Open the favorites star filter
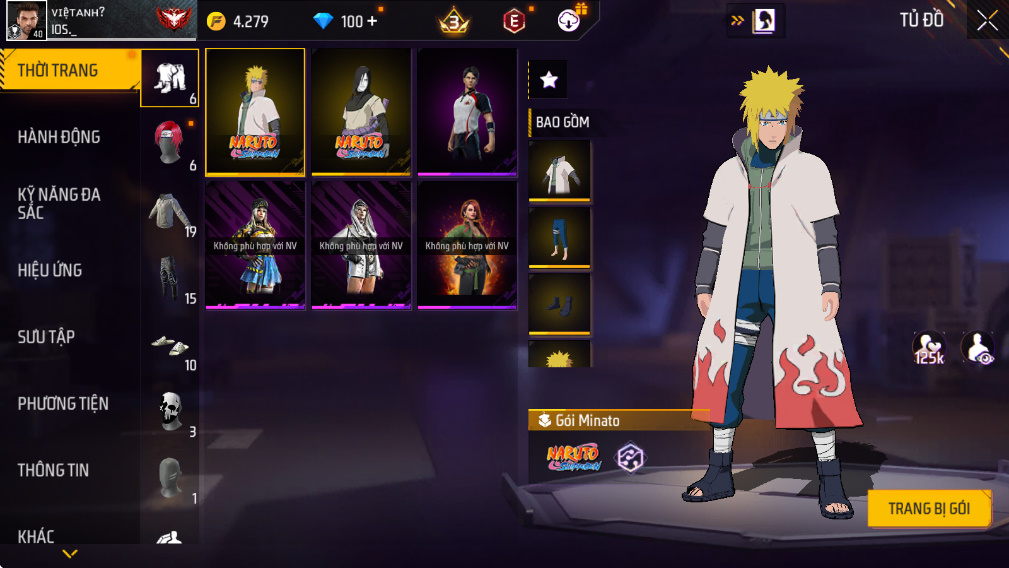The image size is (1009, 568). tap(548, 80)
